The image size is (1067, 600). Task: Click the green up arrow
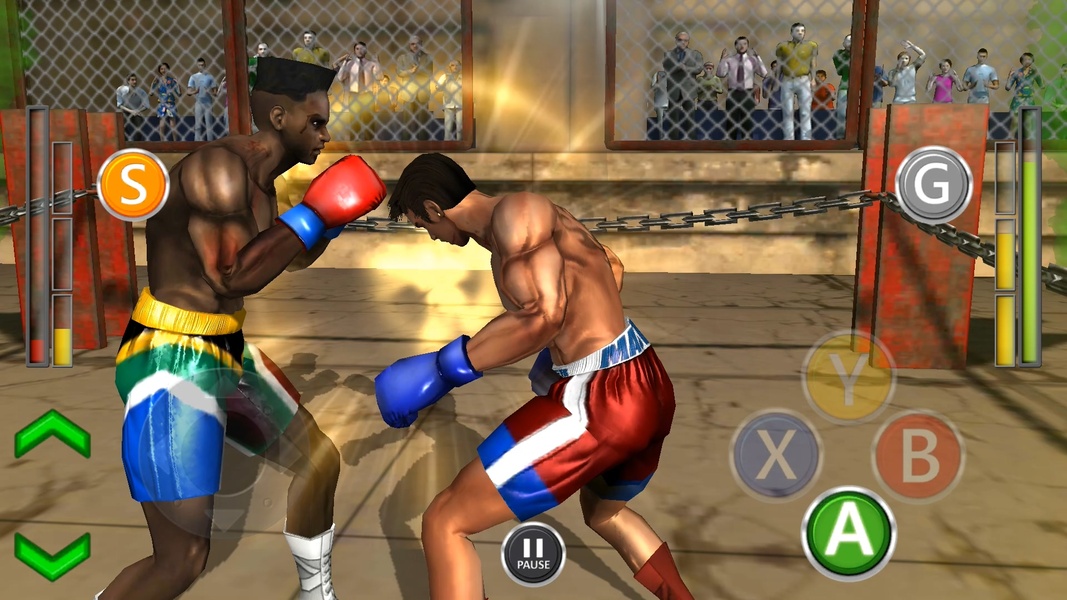coord(52,434)
